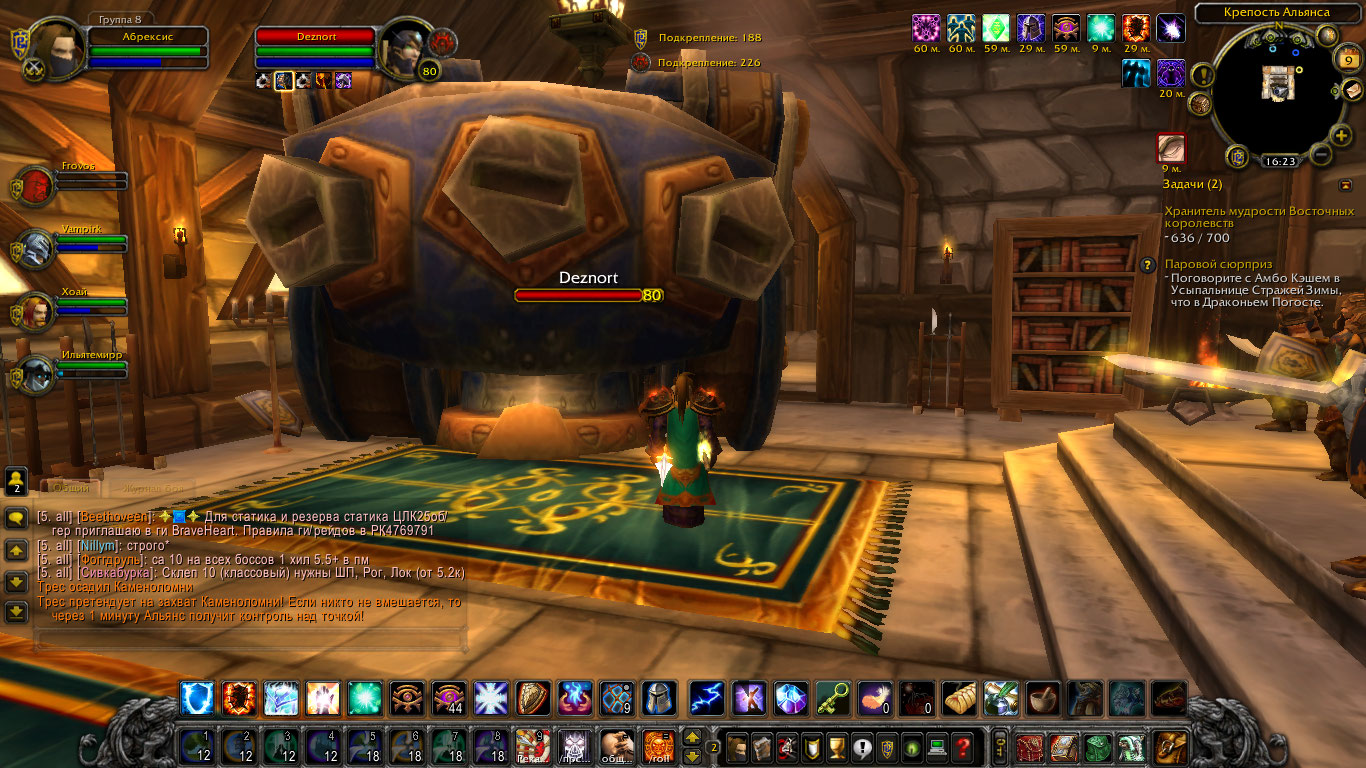Zoom in the minimap with plus button
1366x768 pixels.
point(1341,135)
